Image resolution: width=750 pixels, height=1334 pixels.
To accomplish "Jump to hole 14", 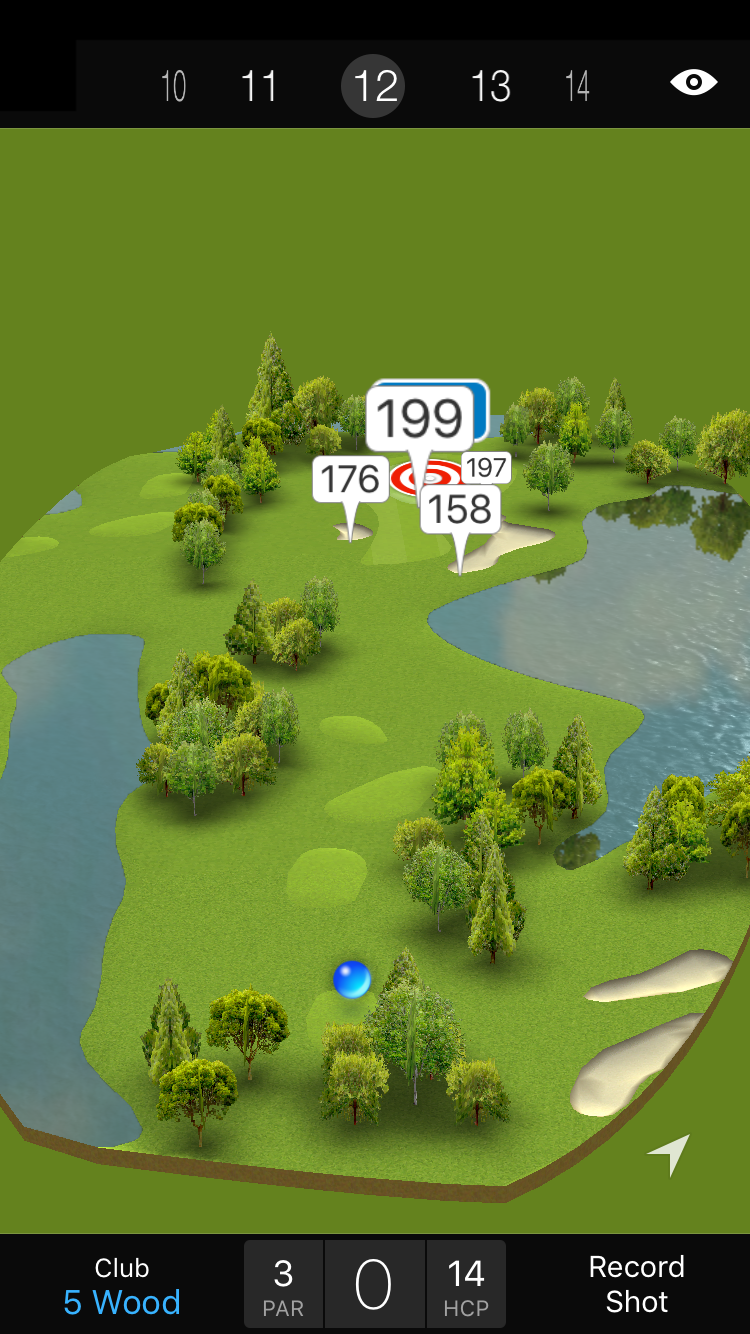I will 577,87.
